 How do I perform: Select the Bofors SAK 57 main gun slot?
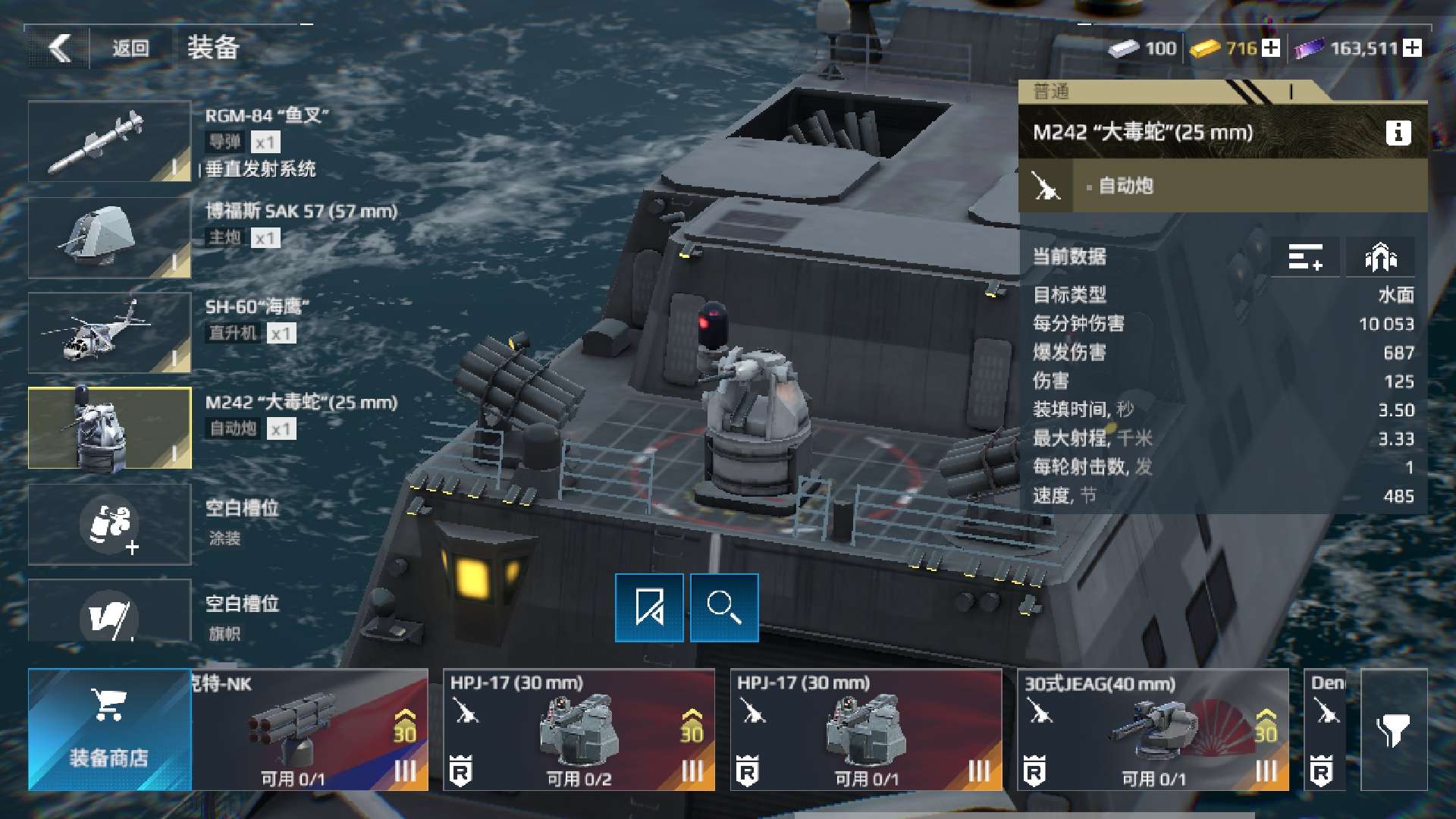tap(110, 237)
